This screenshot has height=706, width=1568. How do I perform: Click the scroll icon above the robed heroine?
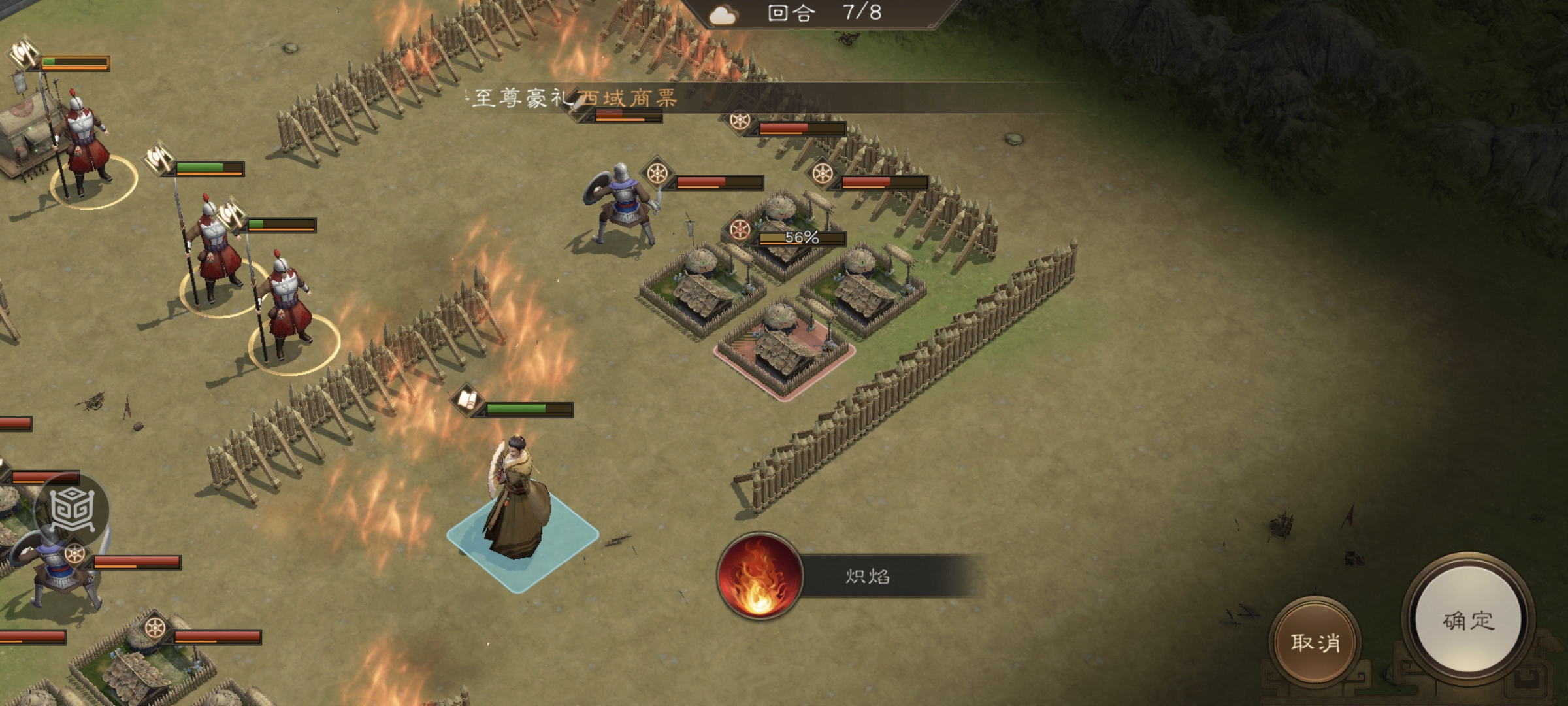pos(466,401)
